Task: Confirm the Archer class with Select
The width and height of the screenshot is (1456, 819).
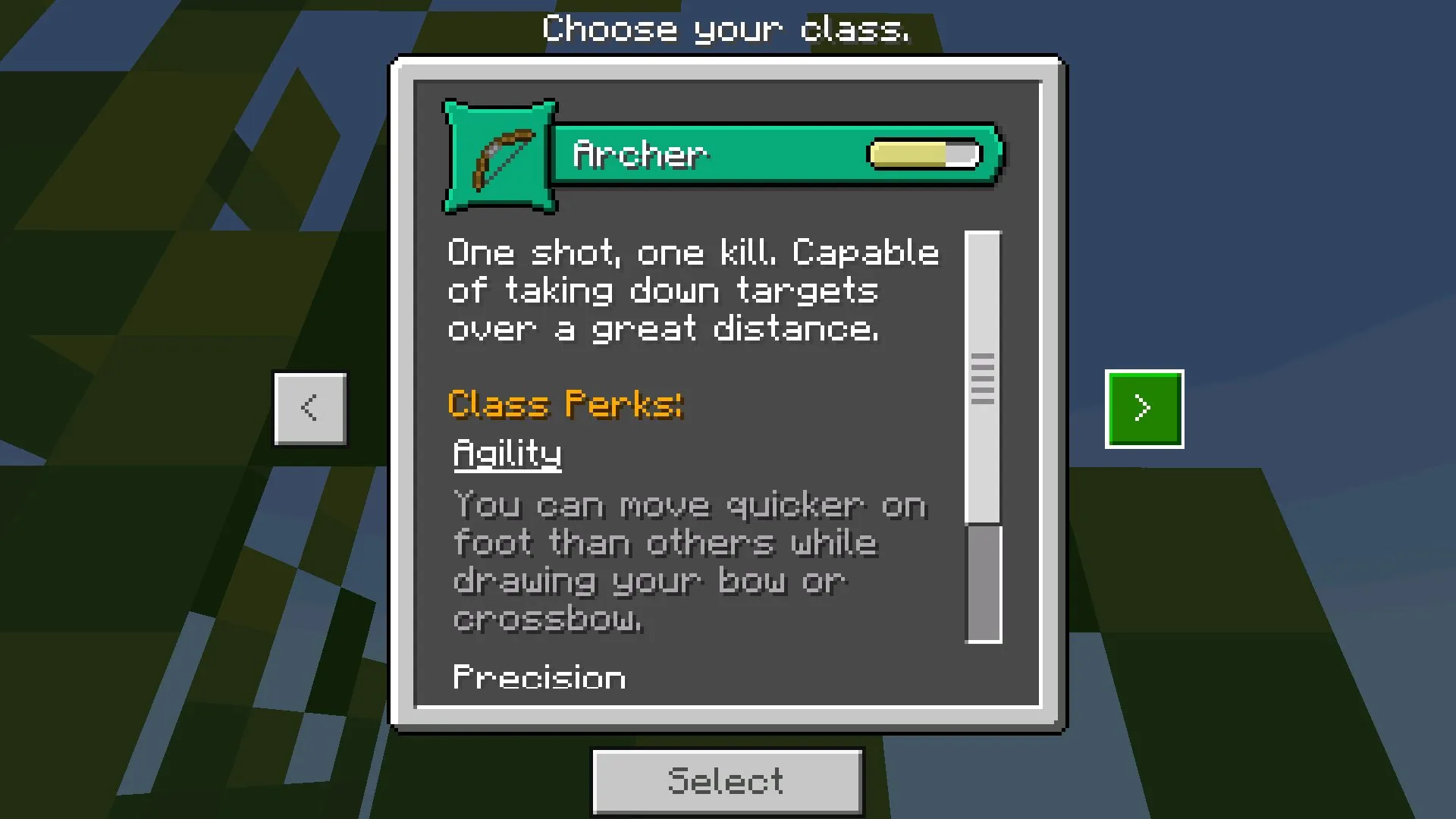Action: coord(726,781)
